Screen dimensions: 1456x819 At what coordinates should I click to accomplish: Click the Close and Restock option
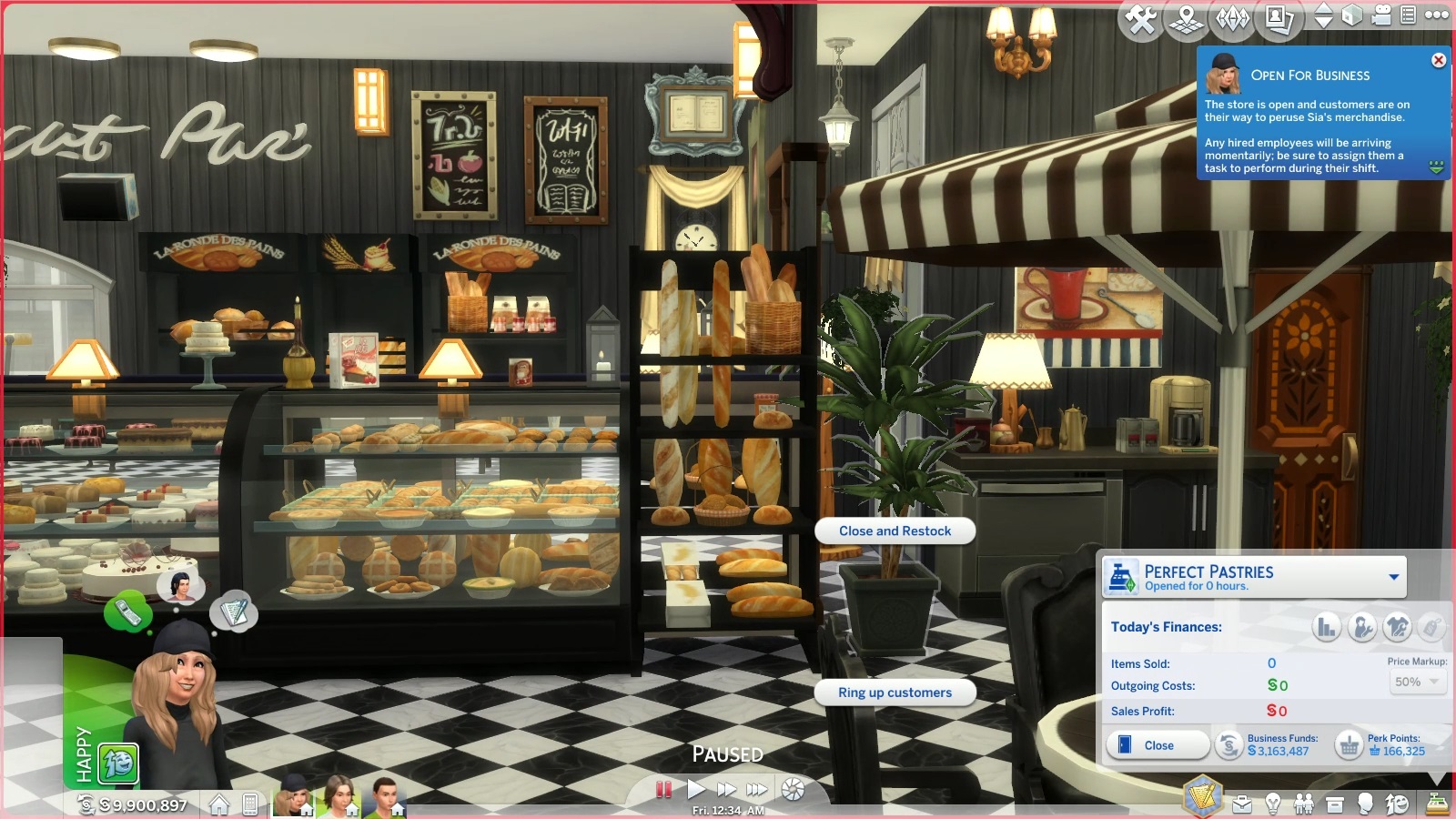(x=895, y=531)
